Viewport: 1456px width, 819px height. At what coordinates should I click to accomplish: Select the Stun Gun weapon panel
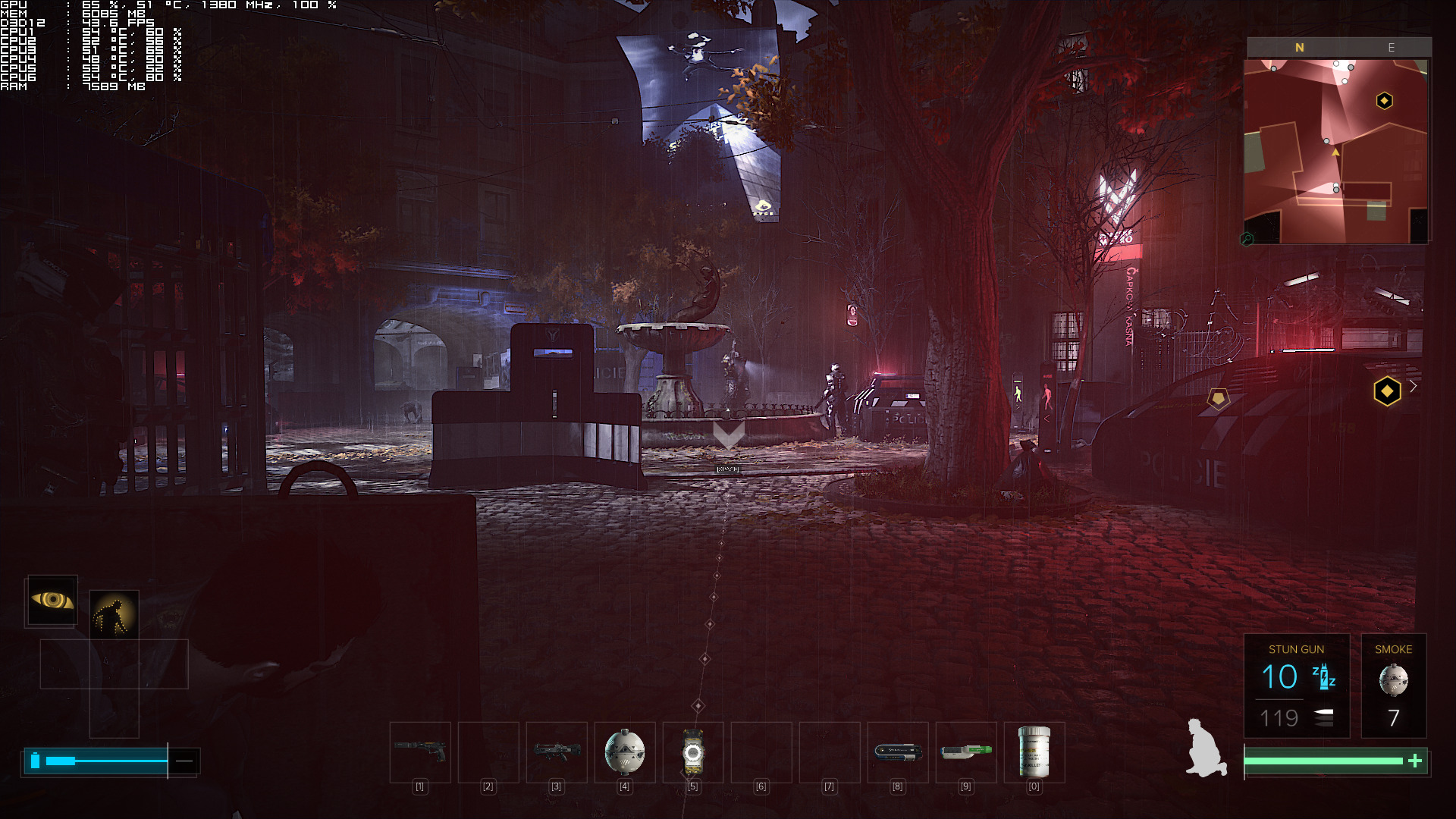(1296, 686)
